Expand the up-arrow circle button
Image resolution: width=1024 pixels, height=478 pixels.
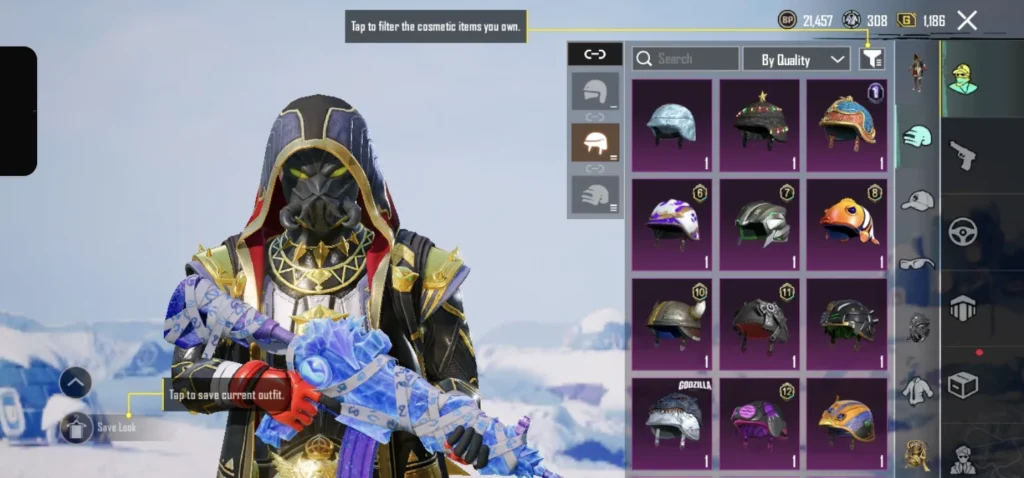[x=76, y=382]
